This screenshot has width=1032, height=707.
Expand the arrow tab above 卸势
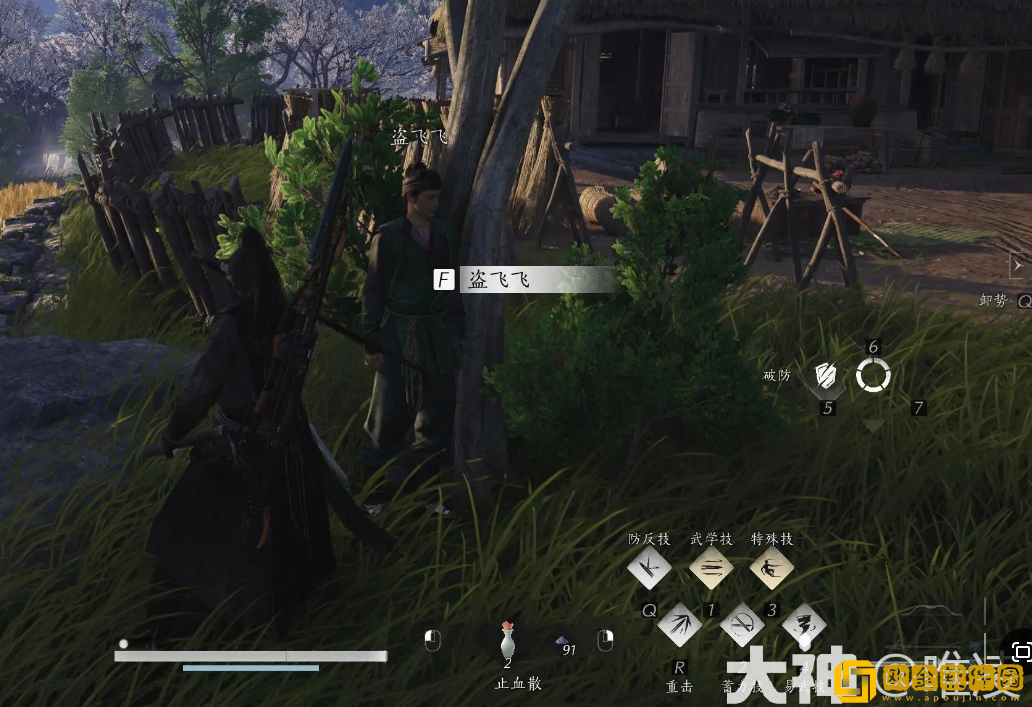(1018, 265)
